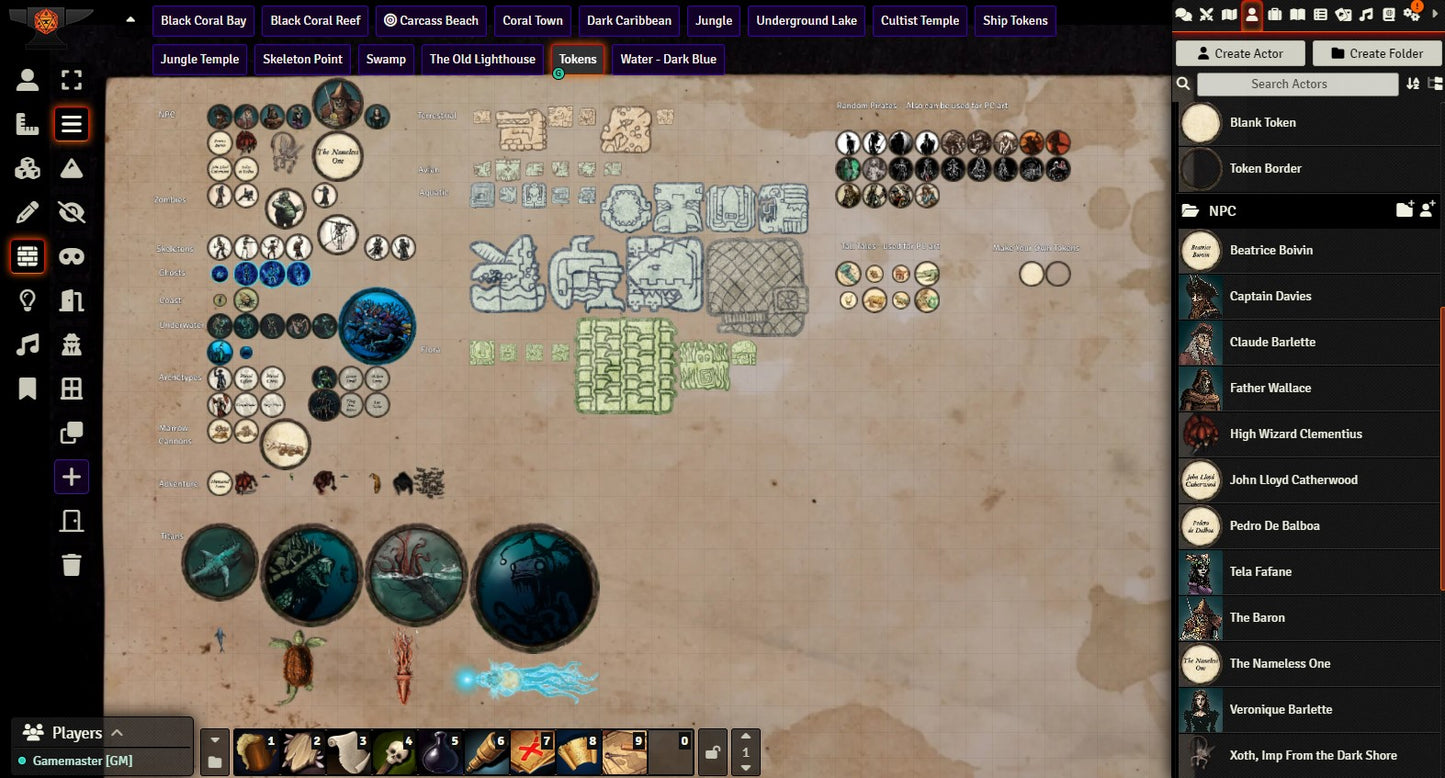Open the Captain Davies actor entry
This screenshot has height=778, width=1445.
[x=1270, y=296]
